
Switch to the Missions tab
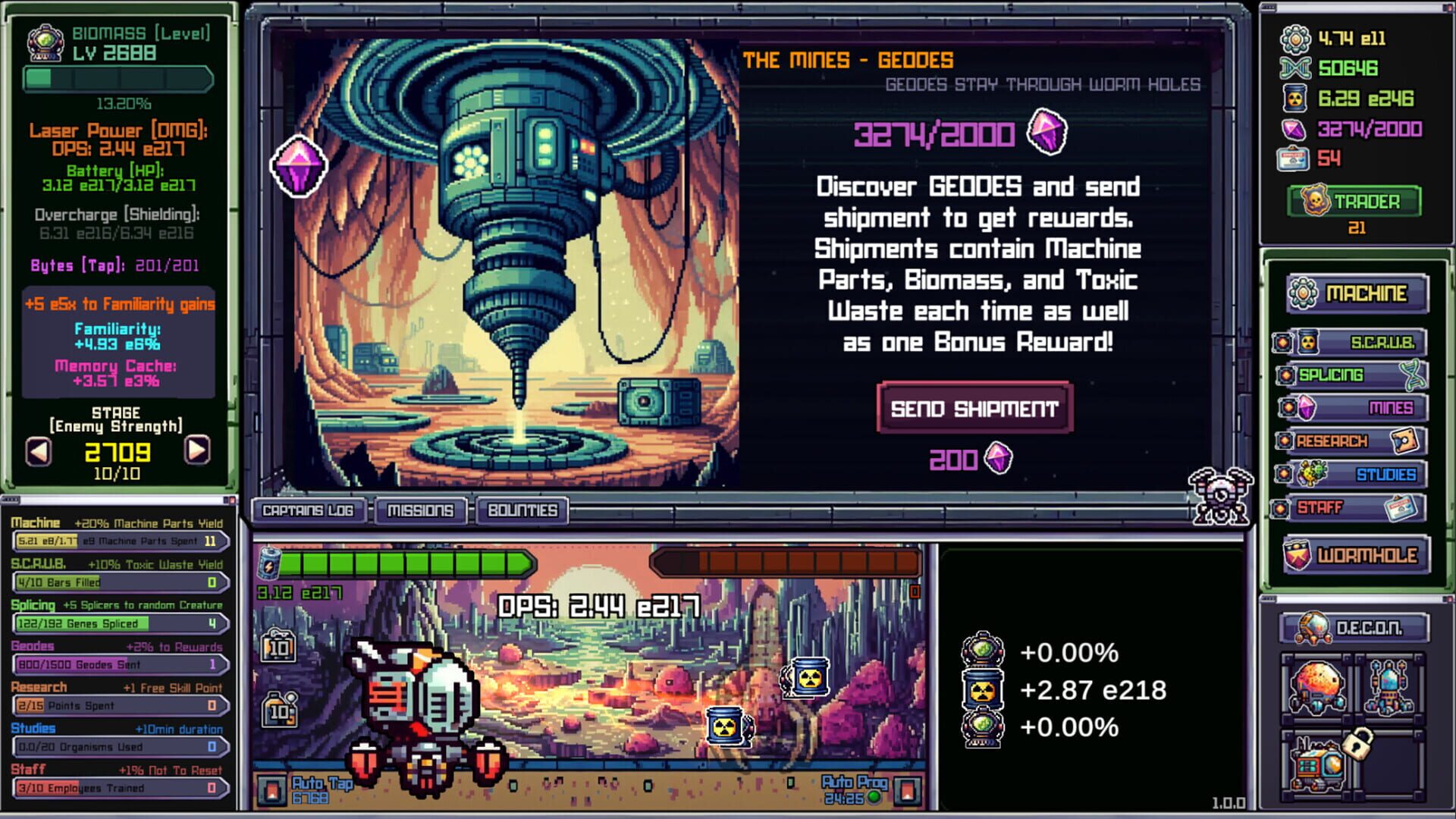click(420, 510)
